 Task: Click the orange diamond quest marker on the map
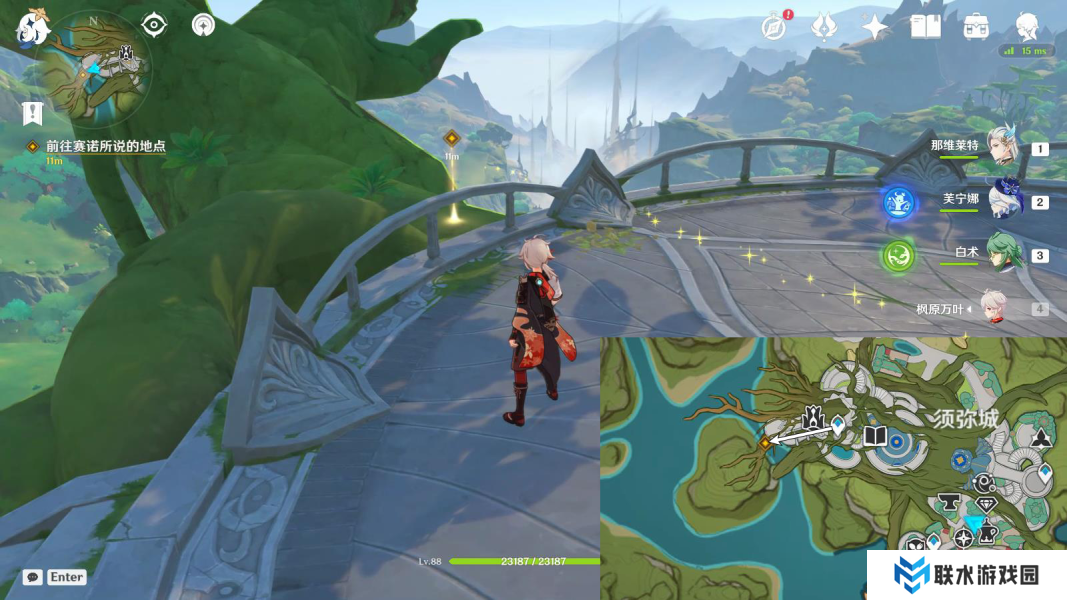[765, 441]
